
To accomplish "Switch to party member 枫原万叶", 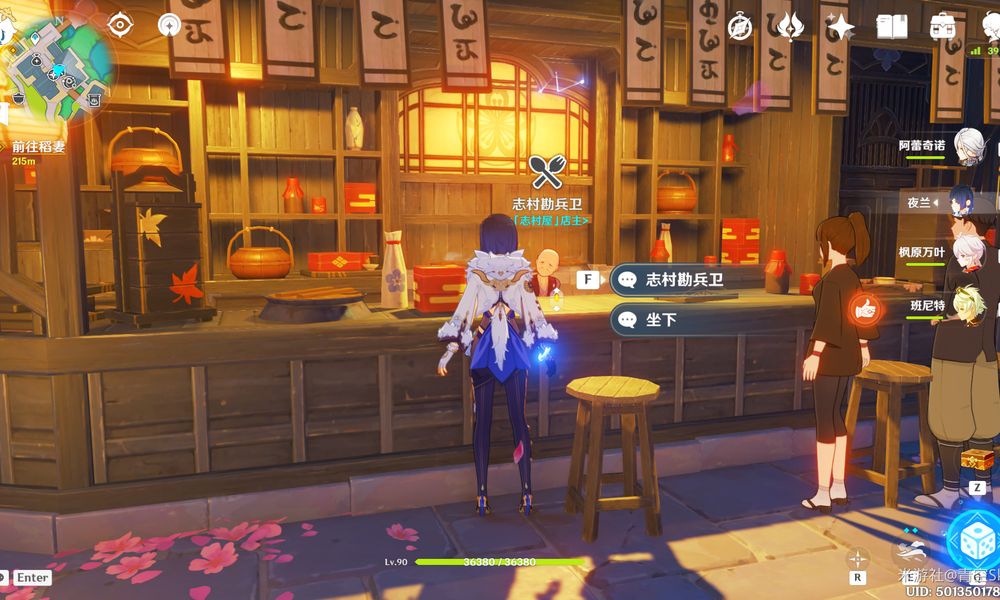I will [x=965, y=252].
